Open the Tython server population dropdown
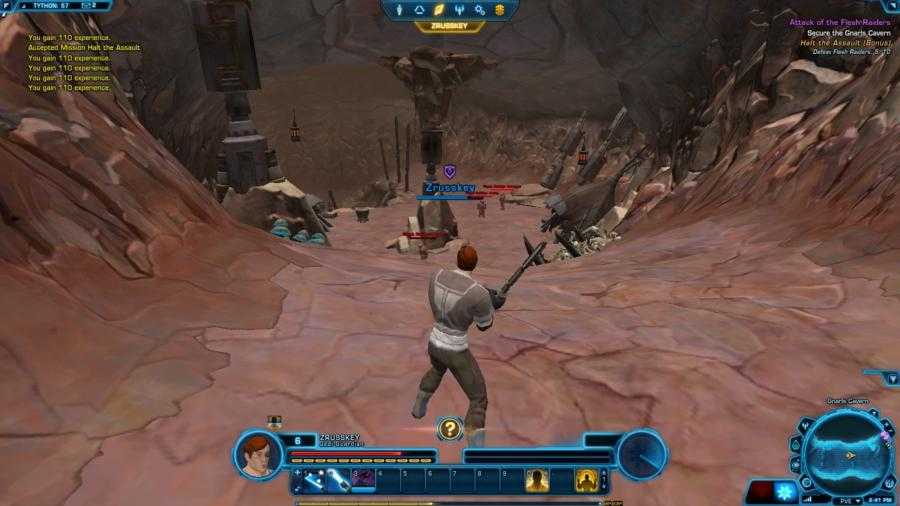Image resolution: width=900 pixels, height=506 pixels. click(x=62, y=5)
